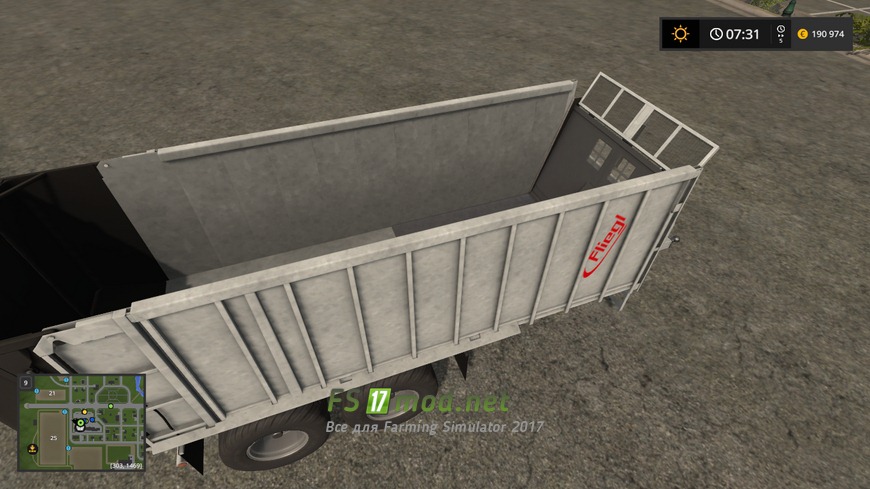This screenshot has height=489, width=870.
Task: Click the FS17mod.net watermark logo
Action: click(x=419, y=404)
